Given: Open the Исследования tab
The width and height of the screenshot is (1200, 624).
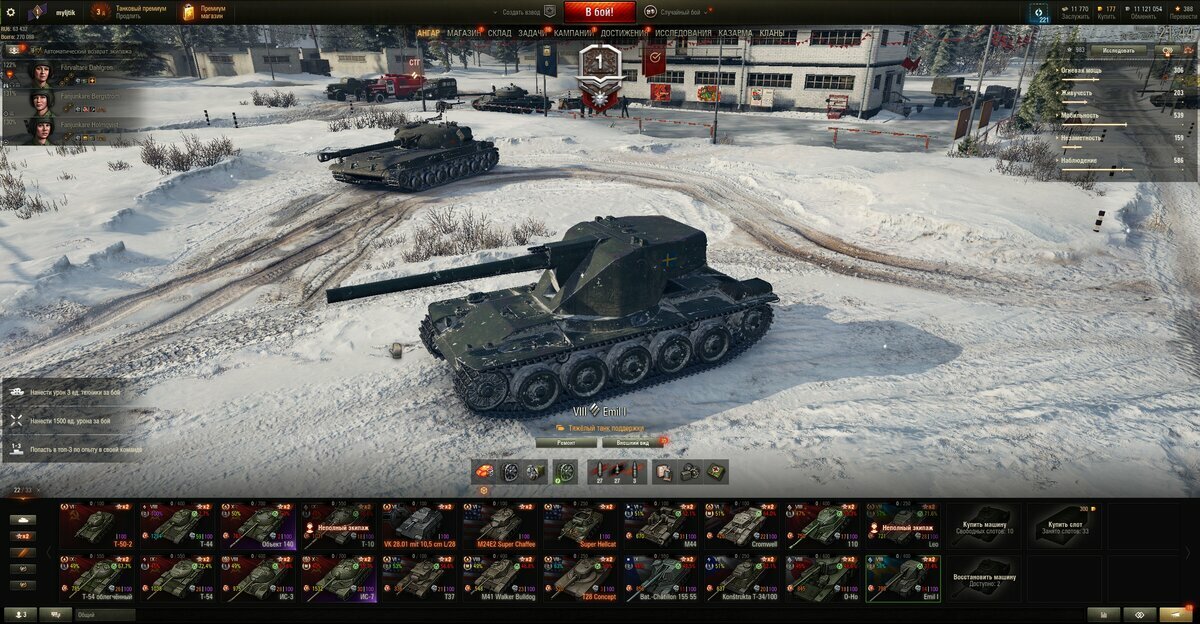Looking at the screenshot, I should click(x=683, y=33).
